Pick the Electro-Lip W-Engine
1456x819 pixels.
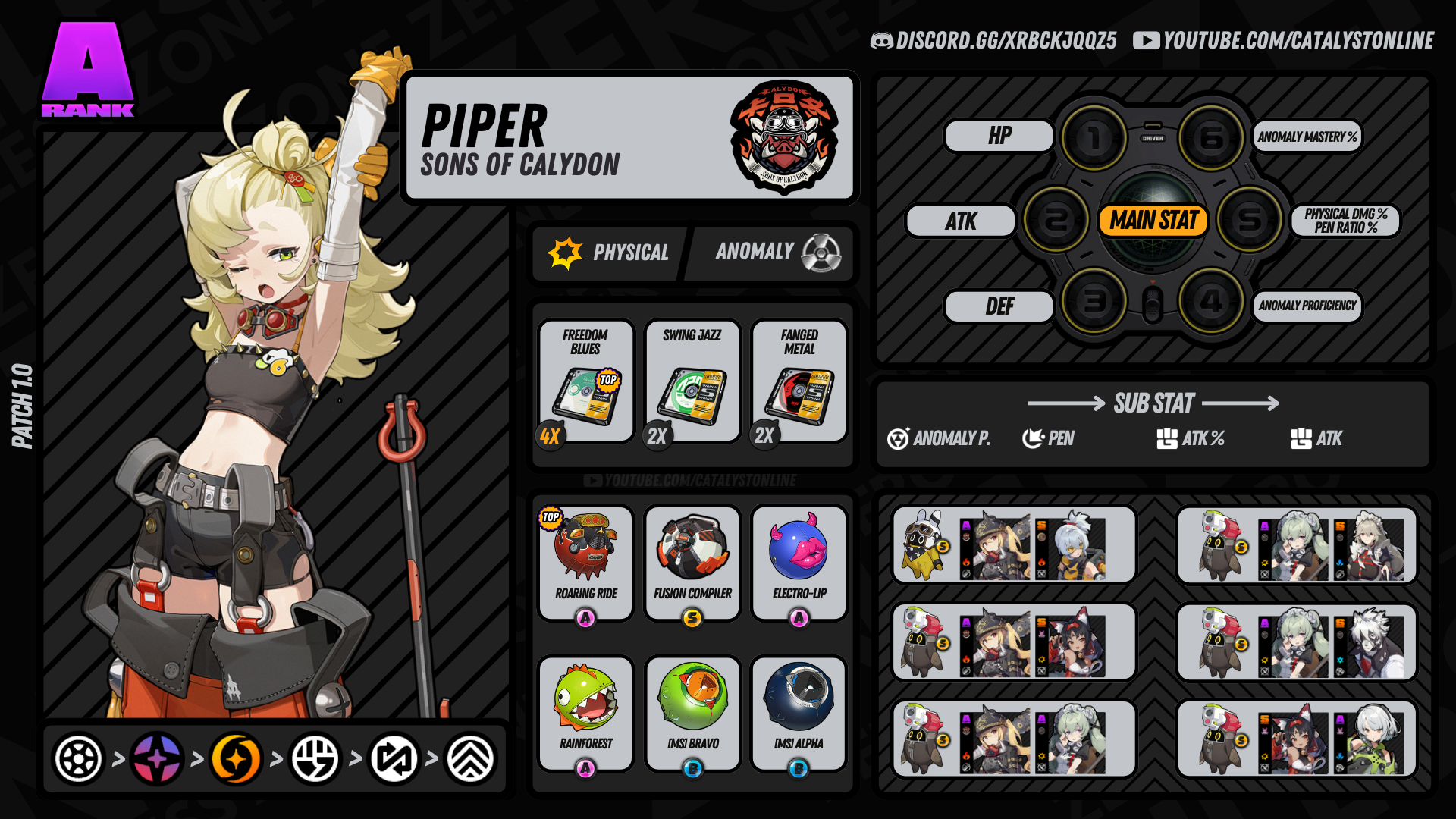coord(799,563)
